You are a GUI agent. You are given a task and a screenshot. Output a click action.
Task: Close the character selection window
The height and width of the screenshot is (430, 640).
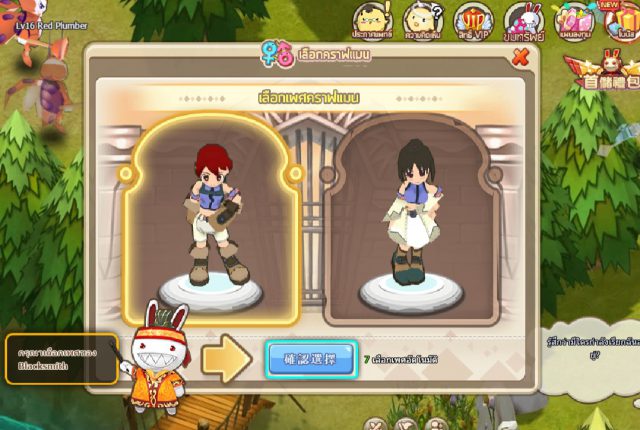tap(520, 57)
